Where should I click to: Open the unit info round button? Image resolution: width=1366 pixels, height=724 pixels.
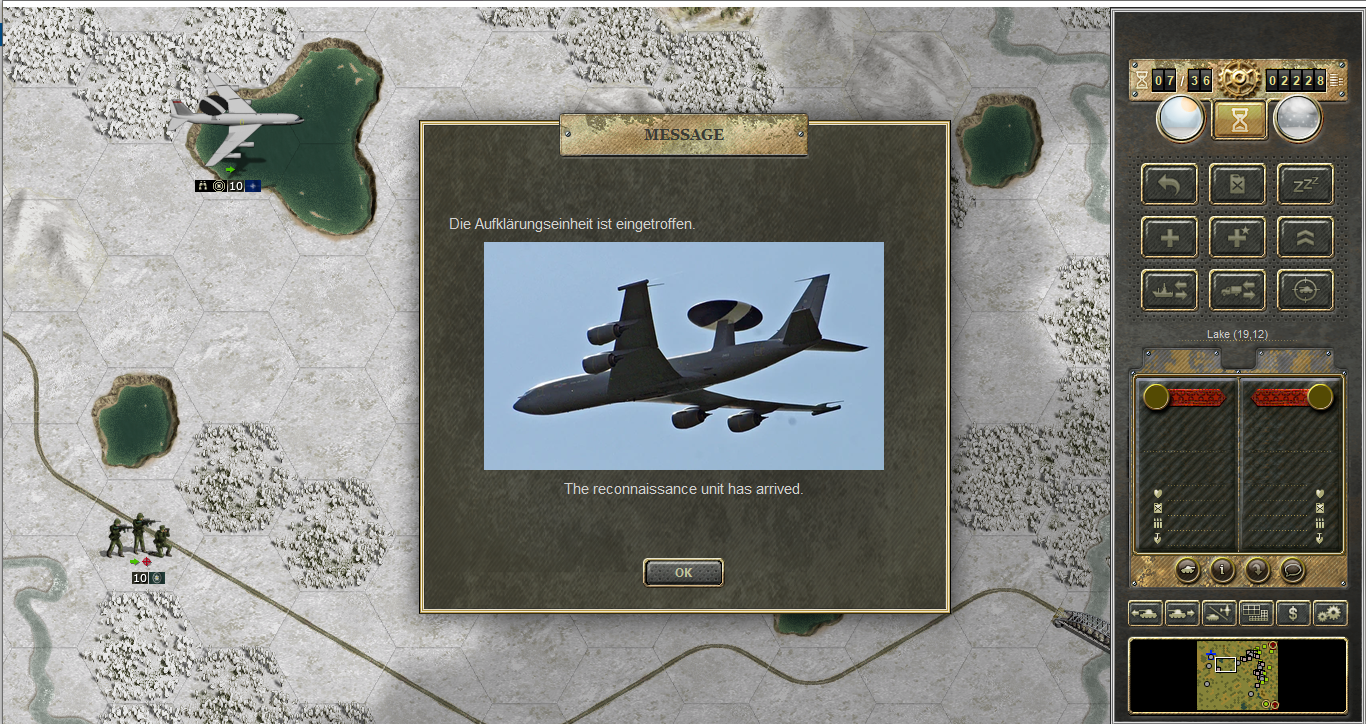tap(1221, 569)
